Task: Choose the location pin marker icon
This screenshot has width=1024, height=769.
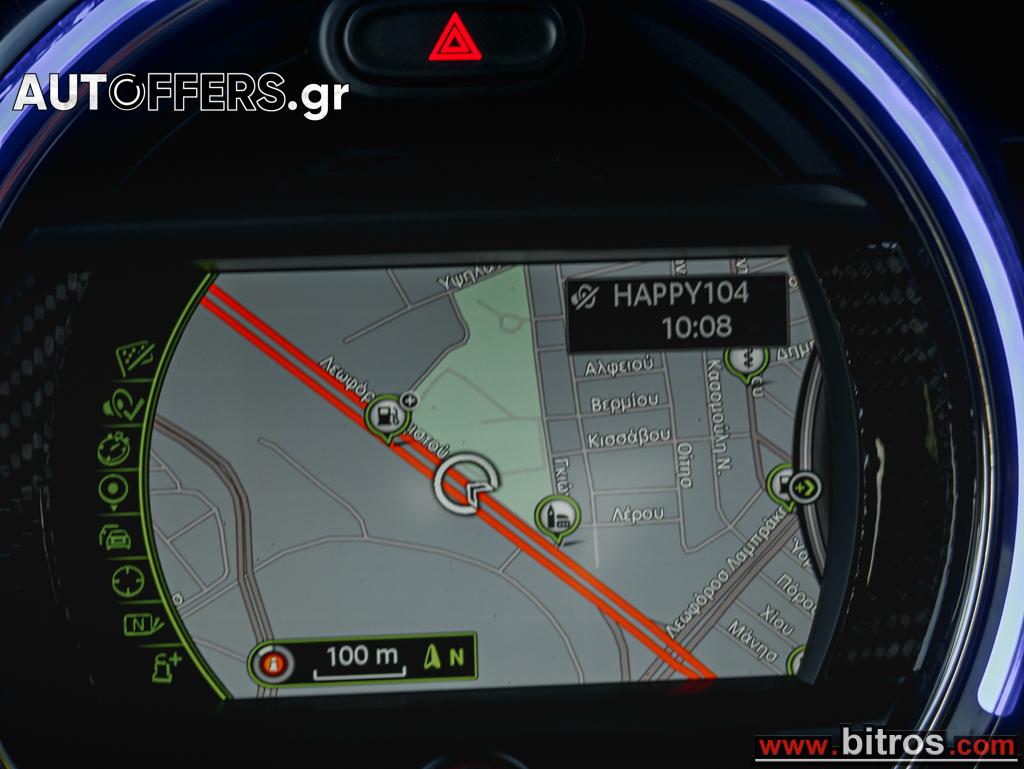Action: click(113, 490)
